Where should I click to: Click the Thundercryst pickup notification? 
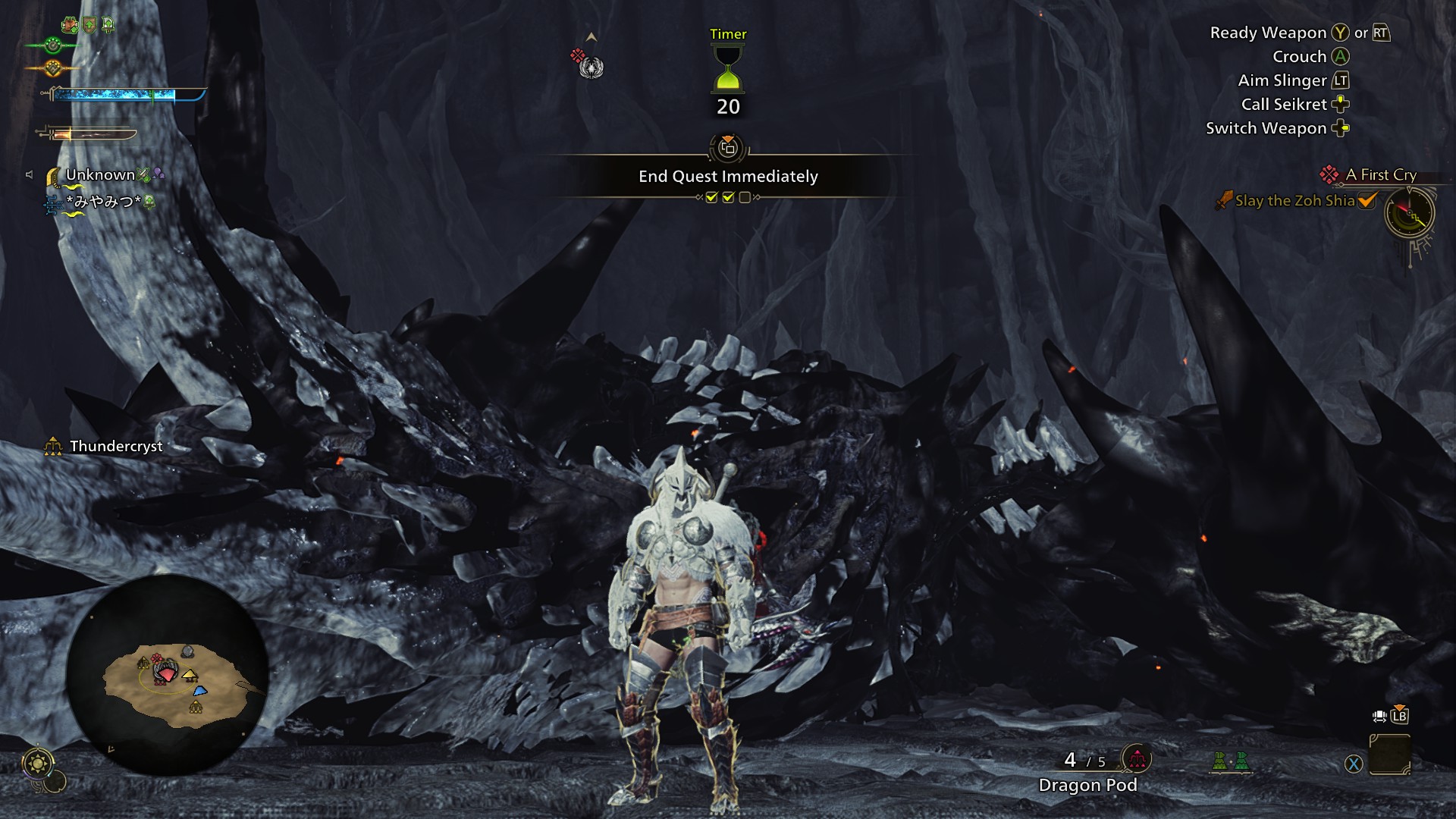coord(115,447)
